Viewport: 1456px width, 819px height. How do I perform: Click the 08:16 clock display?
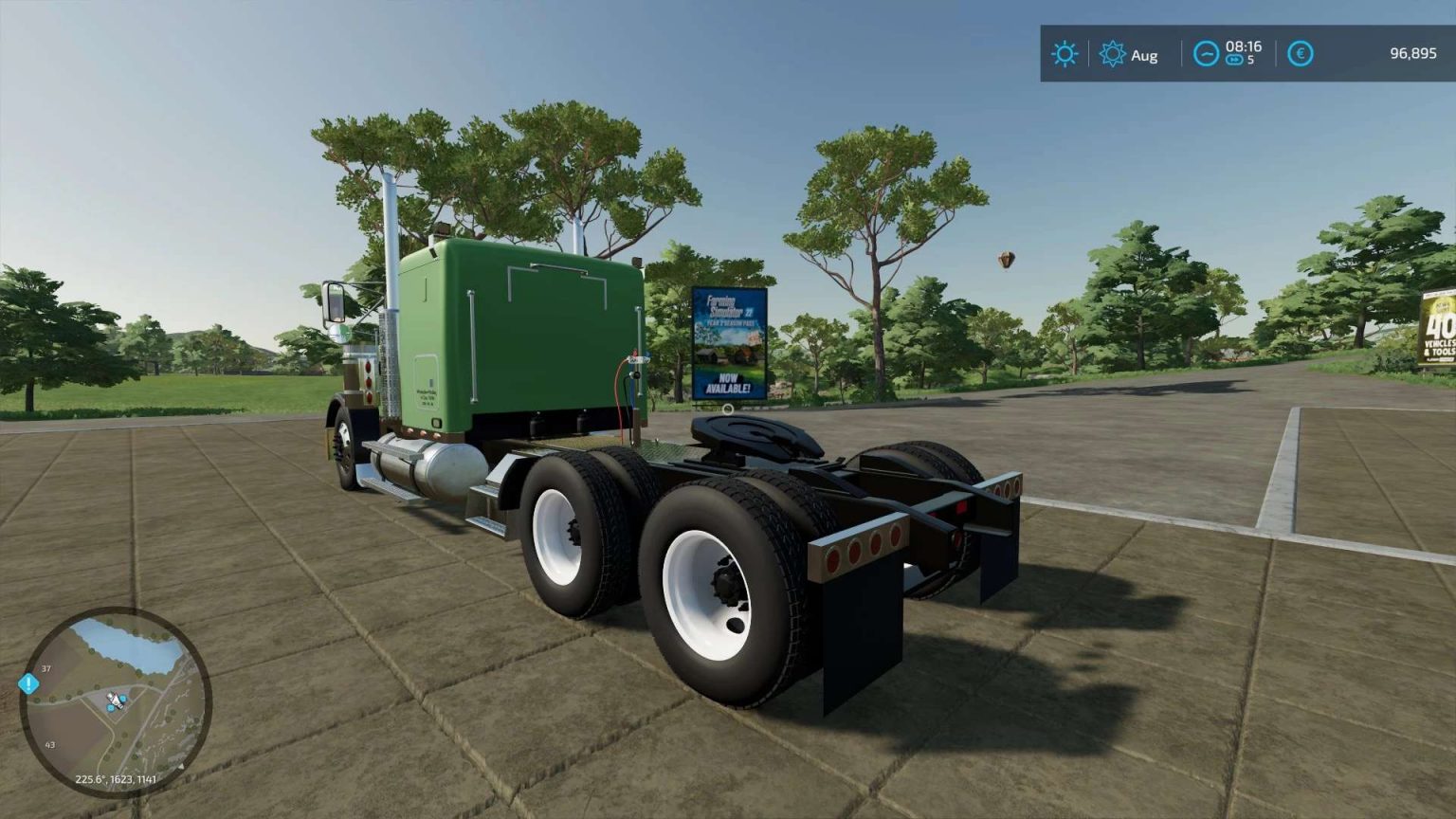pyautogui.click(x=1244, y=46)
